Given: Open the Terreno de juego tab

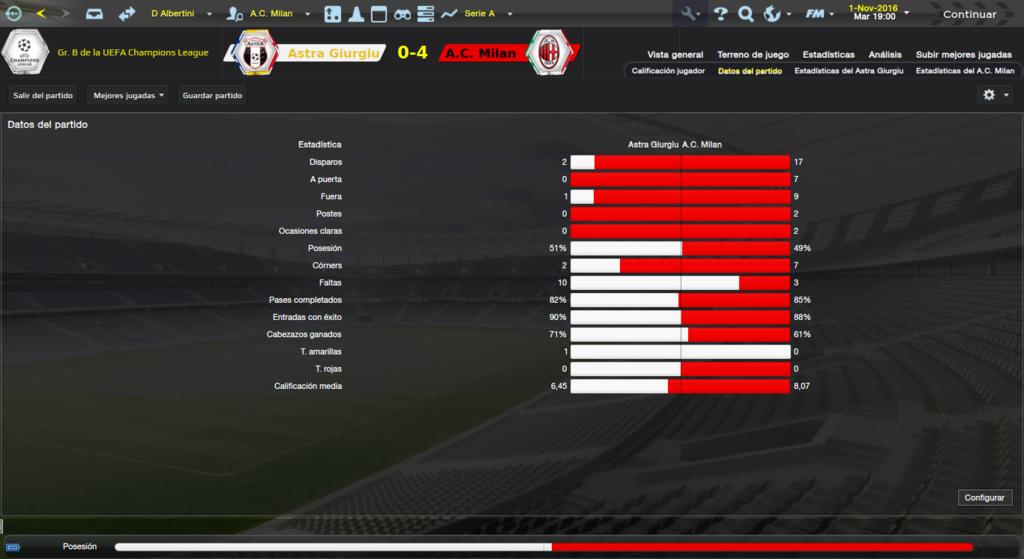Looking at the screenshot, I should click(753, 54).
